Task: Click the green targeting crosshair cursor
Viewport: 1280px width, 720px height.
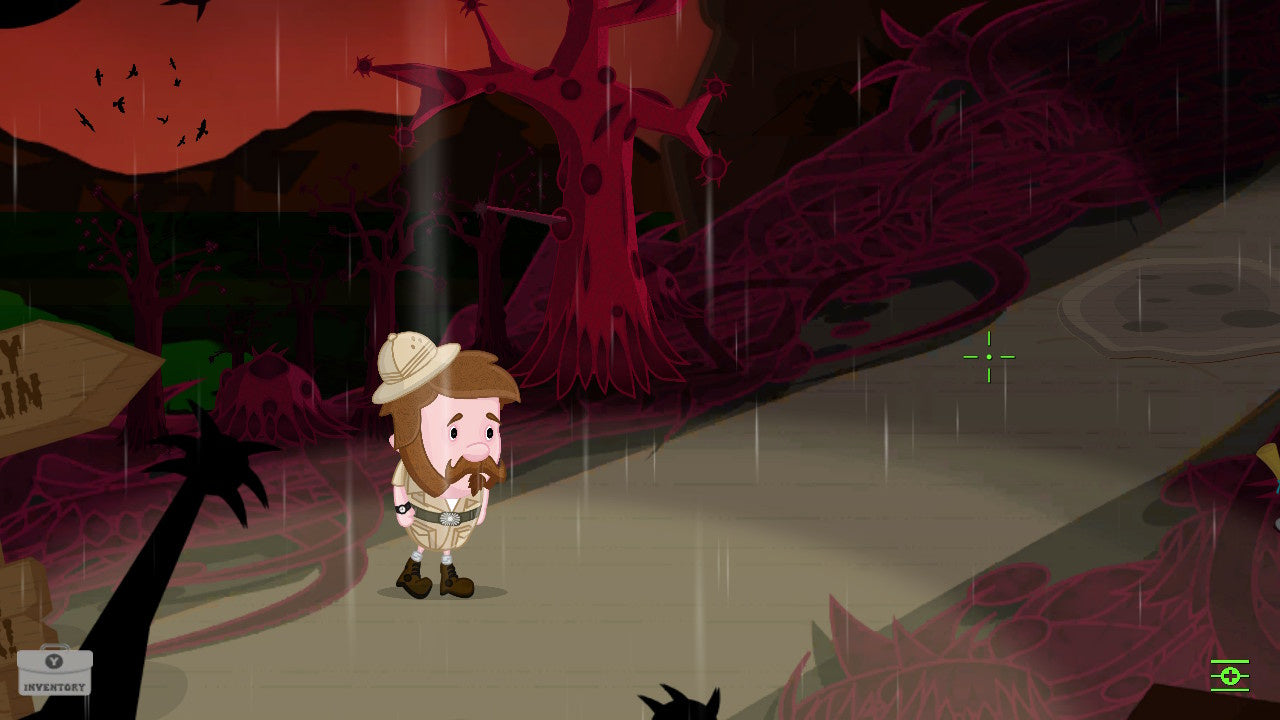Action: [x=989, y=356]
